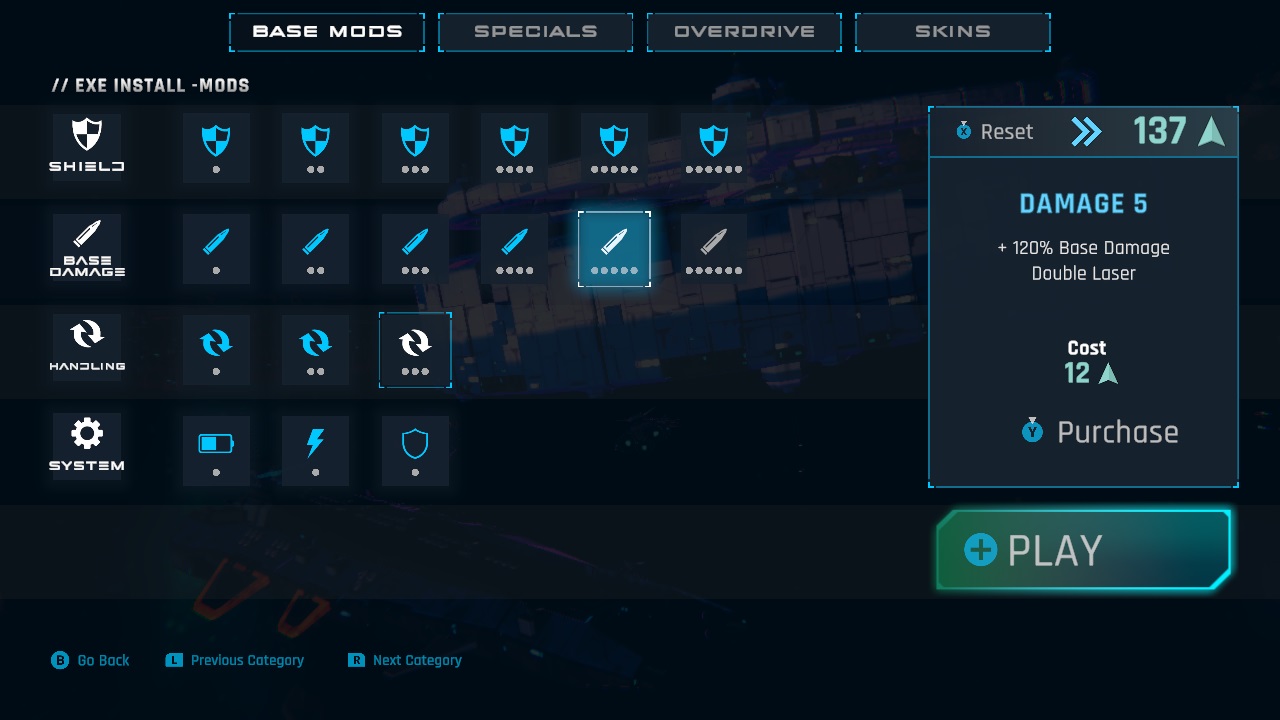Start the game with the Play button
Viewport: 1280px width, 720px height.
pos(1083,550)
